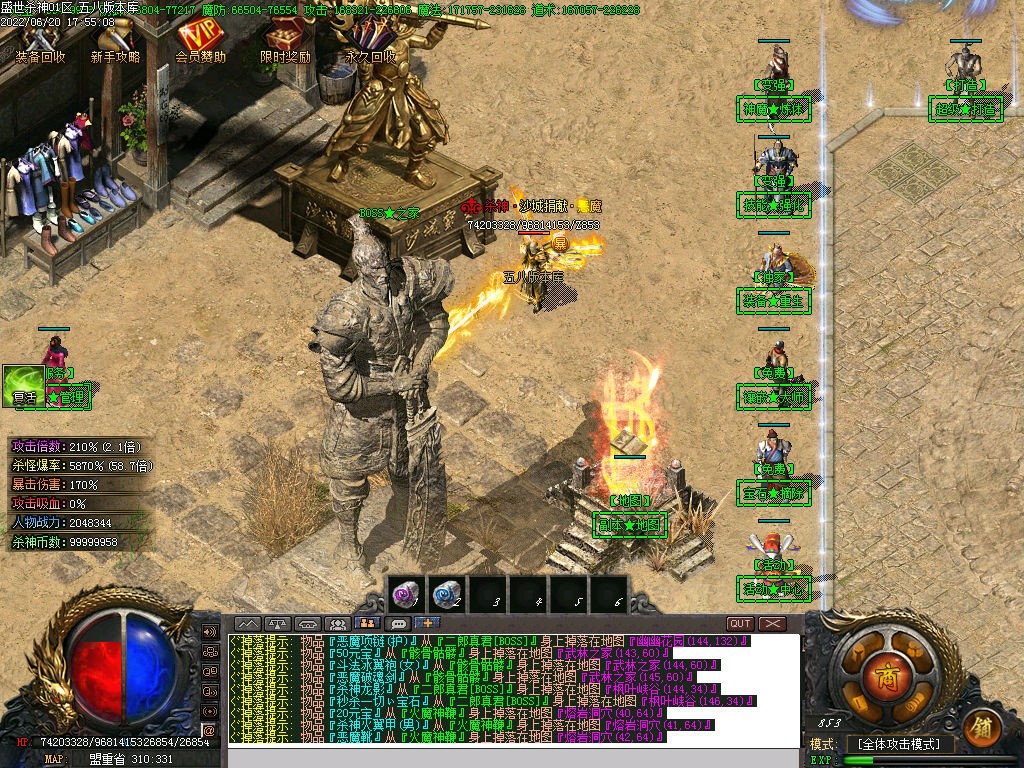Click the orange @ chat channel button

(210, 731)
